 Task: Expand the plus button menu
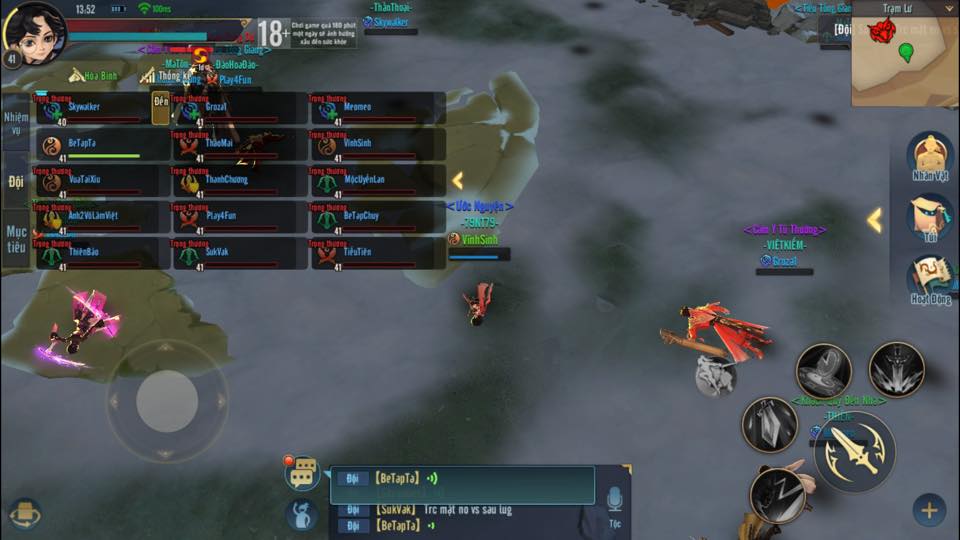tap(928, 510)
